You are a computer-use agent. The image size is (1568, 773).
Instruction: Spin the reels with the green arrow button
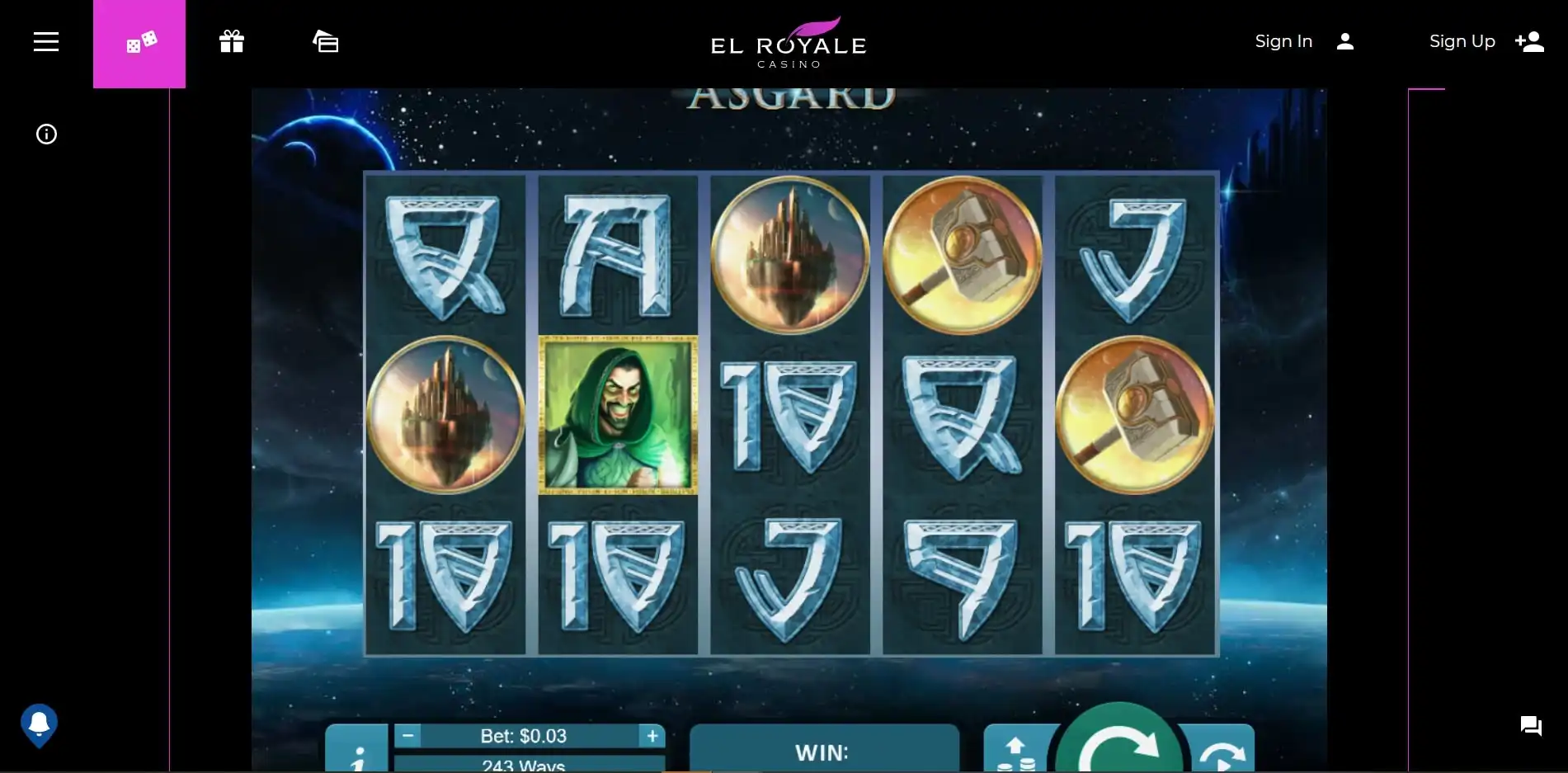point(1118,742)
